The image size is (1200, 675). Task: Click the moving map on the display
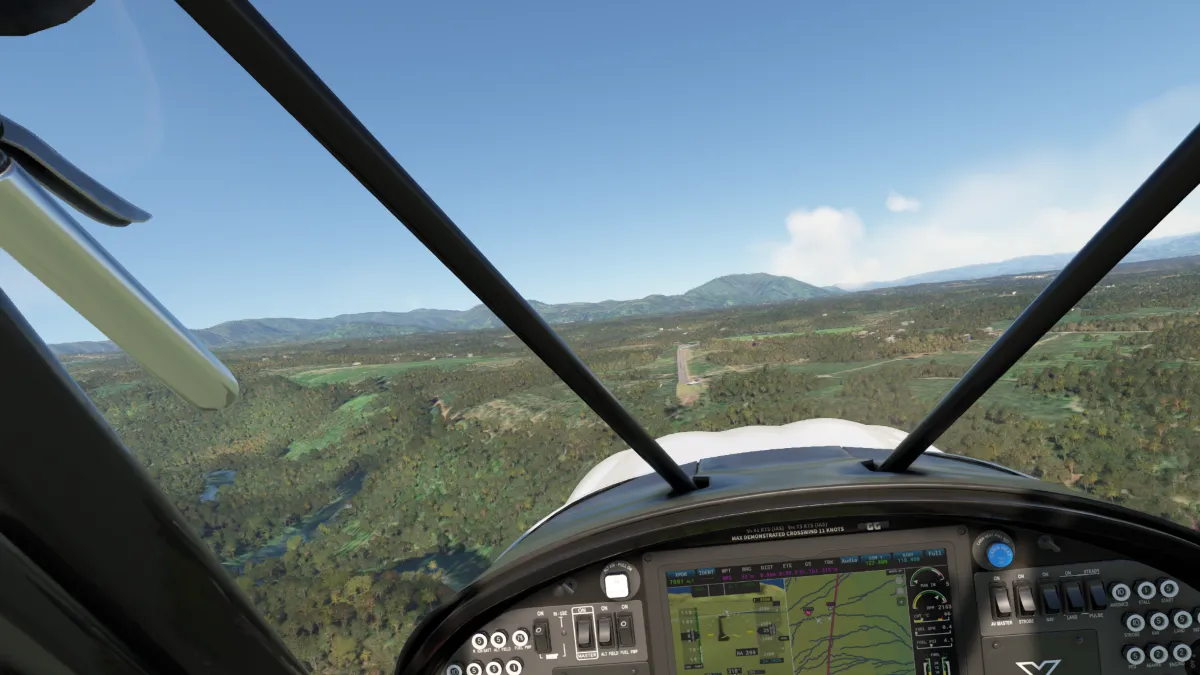click(840, 625)
